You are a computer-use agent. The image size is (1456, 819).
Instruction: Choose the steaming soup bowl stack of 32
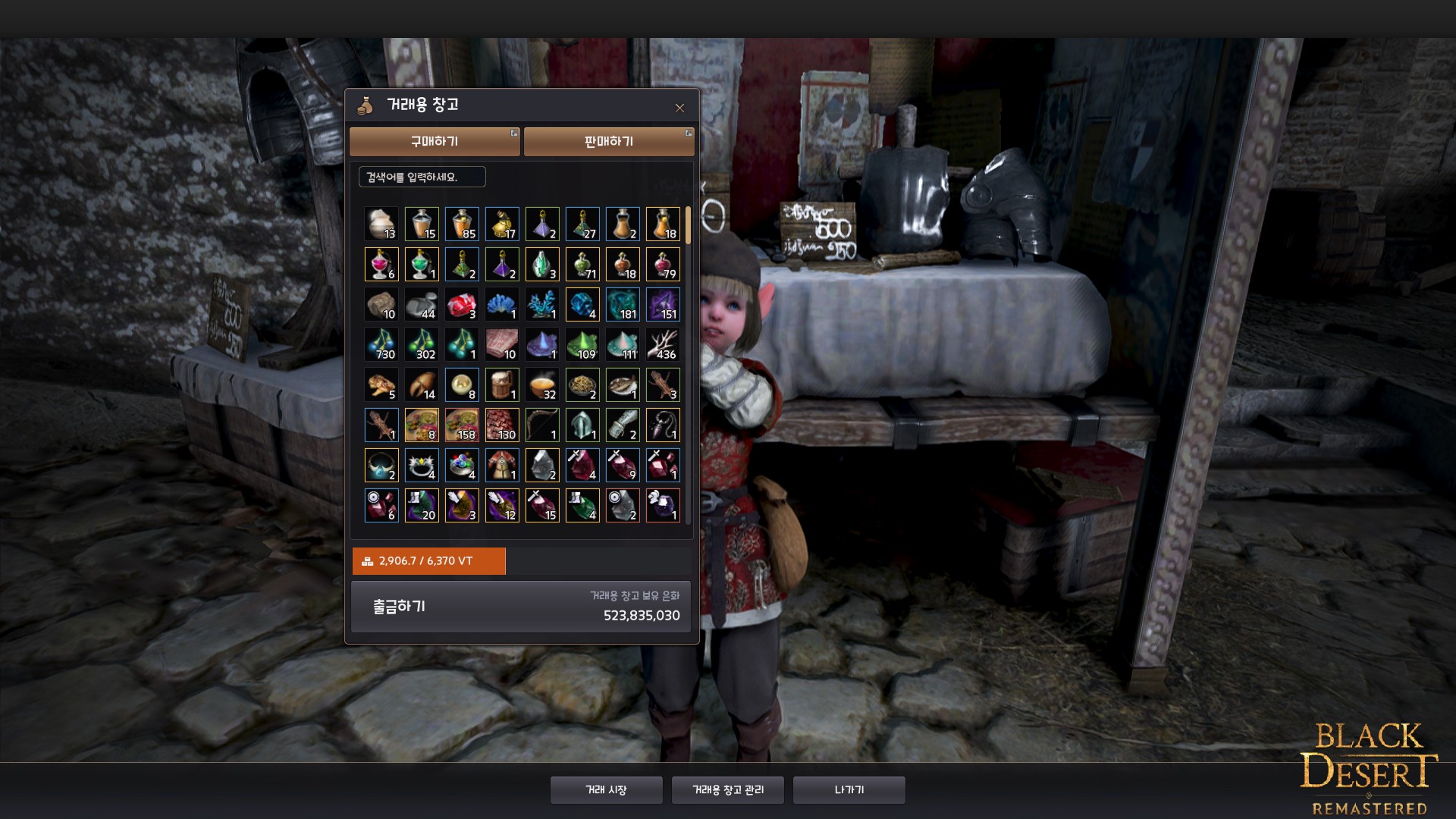542,385
